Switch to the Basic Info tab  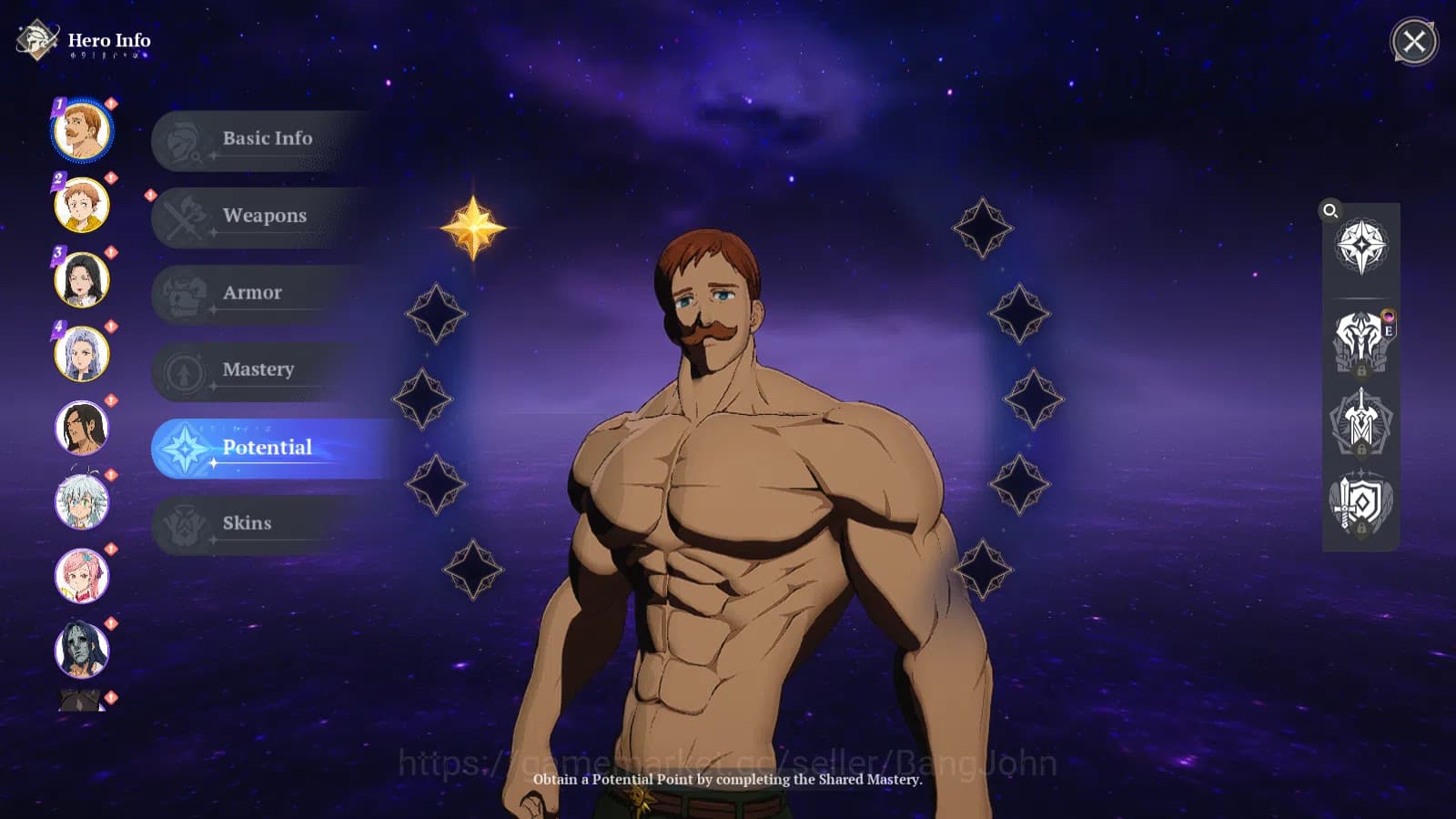click(x=266, y=138)
